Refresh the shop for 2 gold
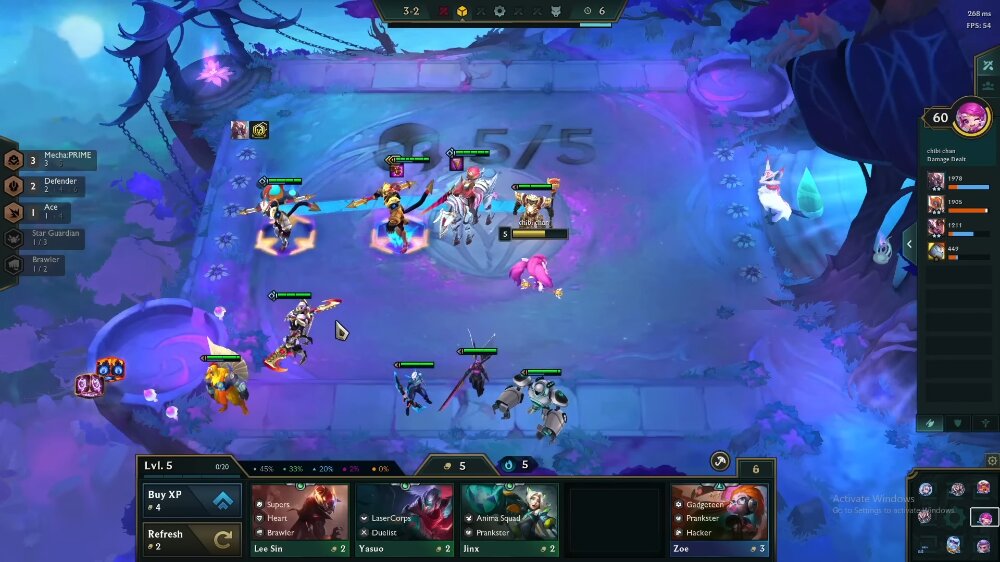Image resolution: width=1000 pixels, height=562 pixels. [x=191, y=539]
